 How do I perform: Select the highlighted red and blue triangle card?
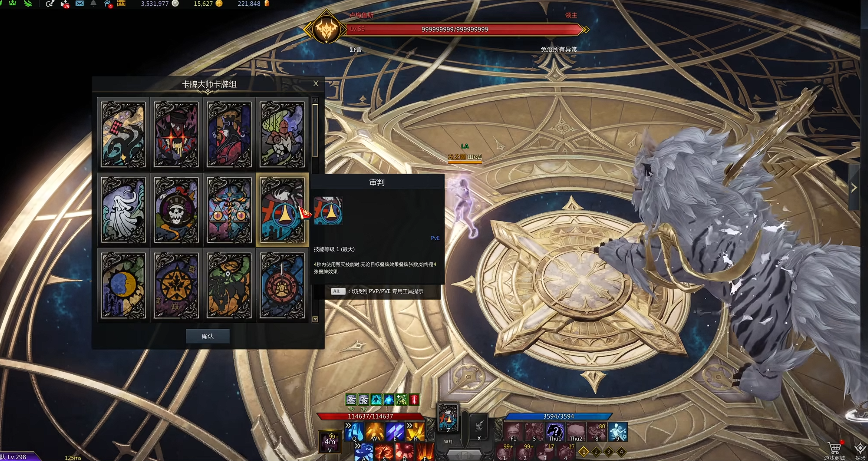click(x=280, y=208)
